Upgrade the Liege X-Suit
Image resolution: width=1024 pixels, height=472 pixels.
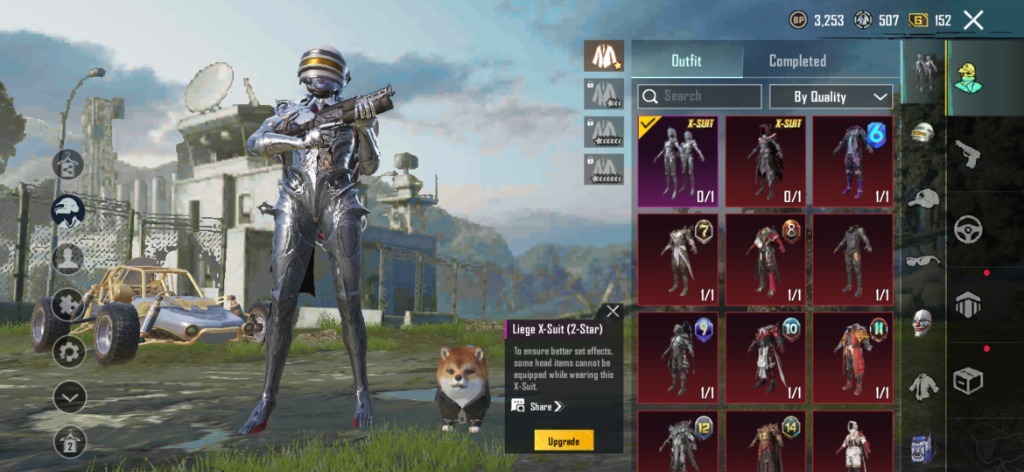click(564, 440)
